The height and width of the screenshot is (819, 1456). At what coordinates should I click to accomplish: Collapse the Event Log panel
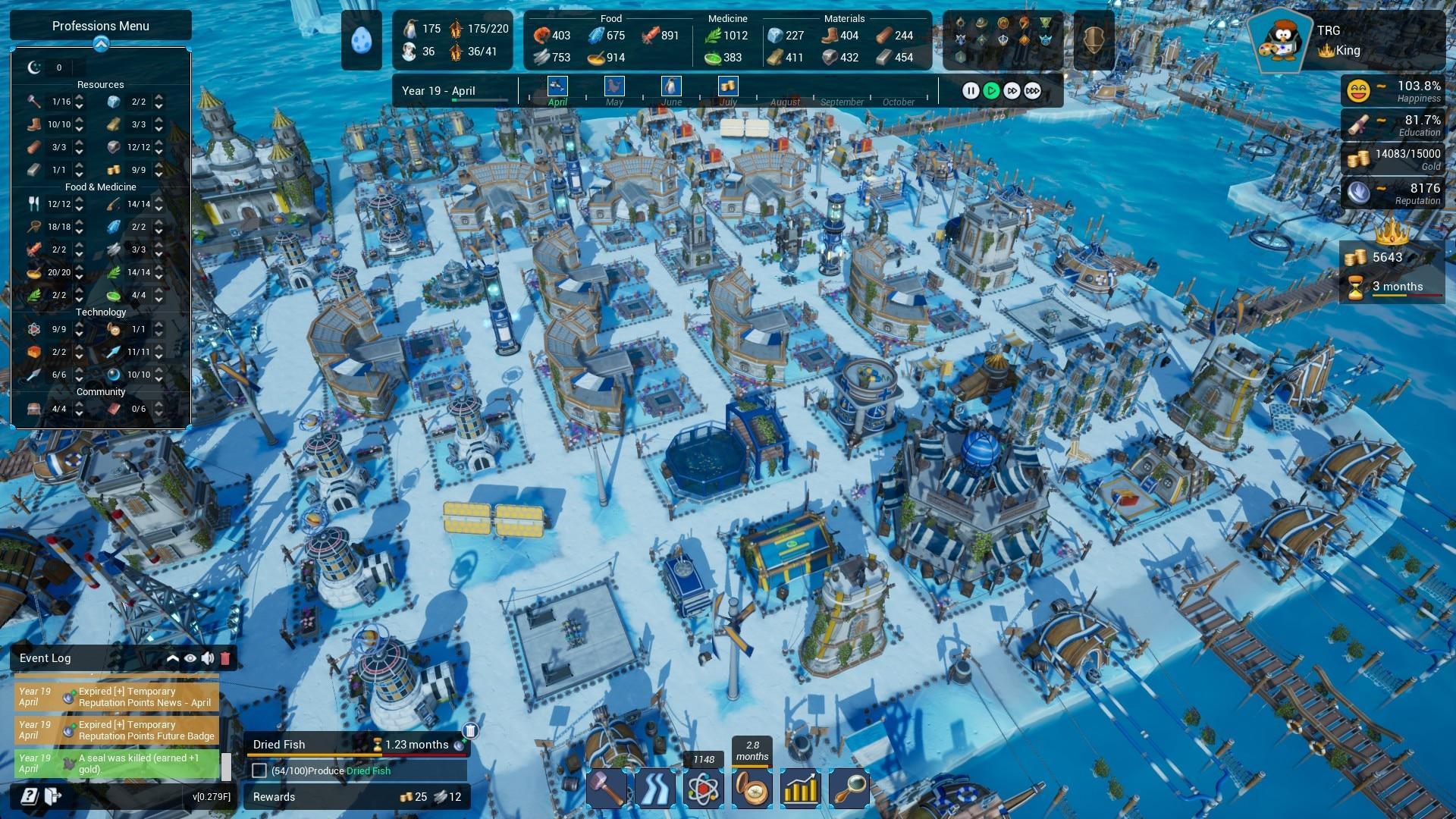(173, 658)
